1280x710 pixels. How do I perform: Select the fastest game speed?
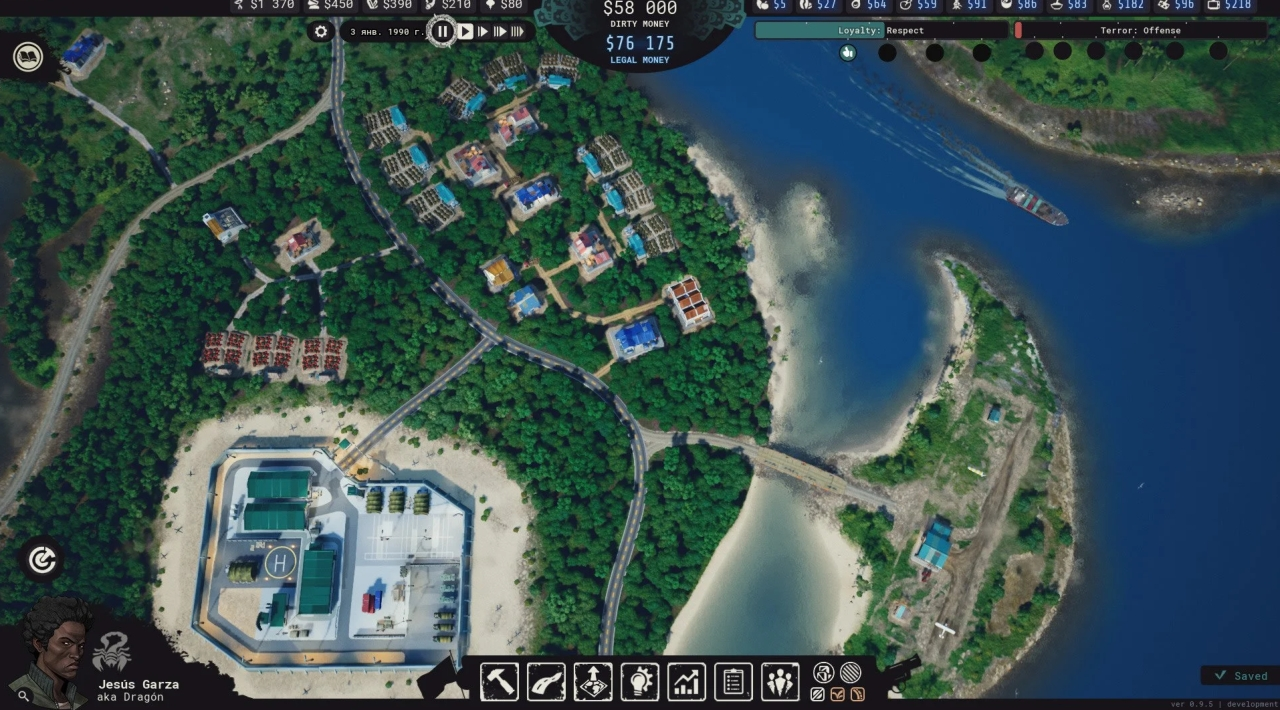tap(517, 32)
